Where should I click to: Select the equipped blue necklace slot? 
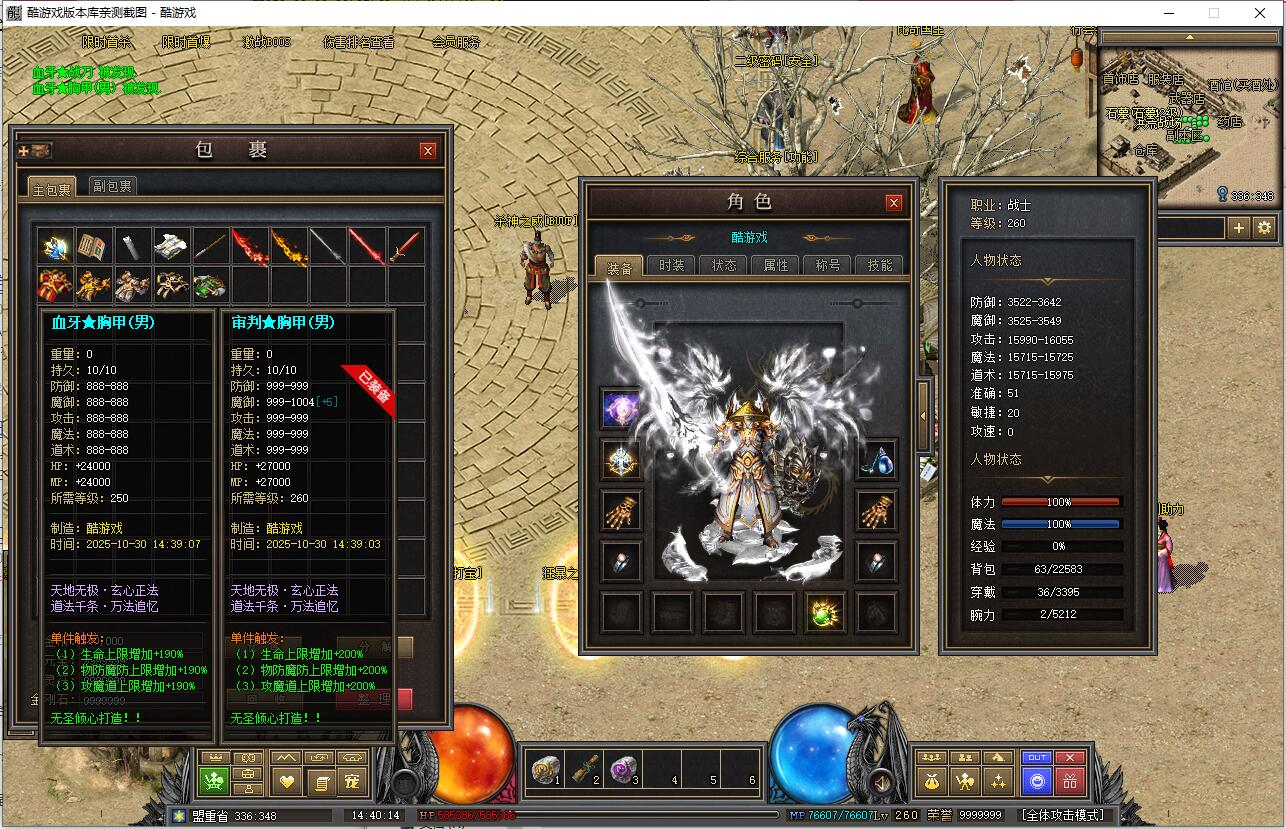[x=877, y=461]
